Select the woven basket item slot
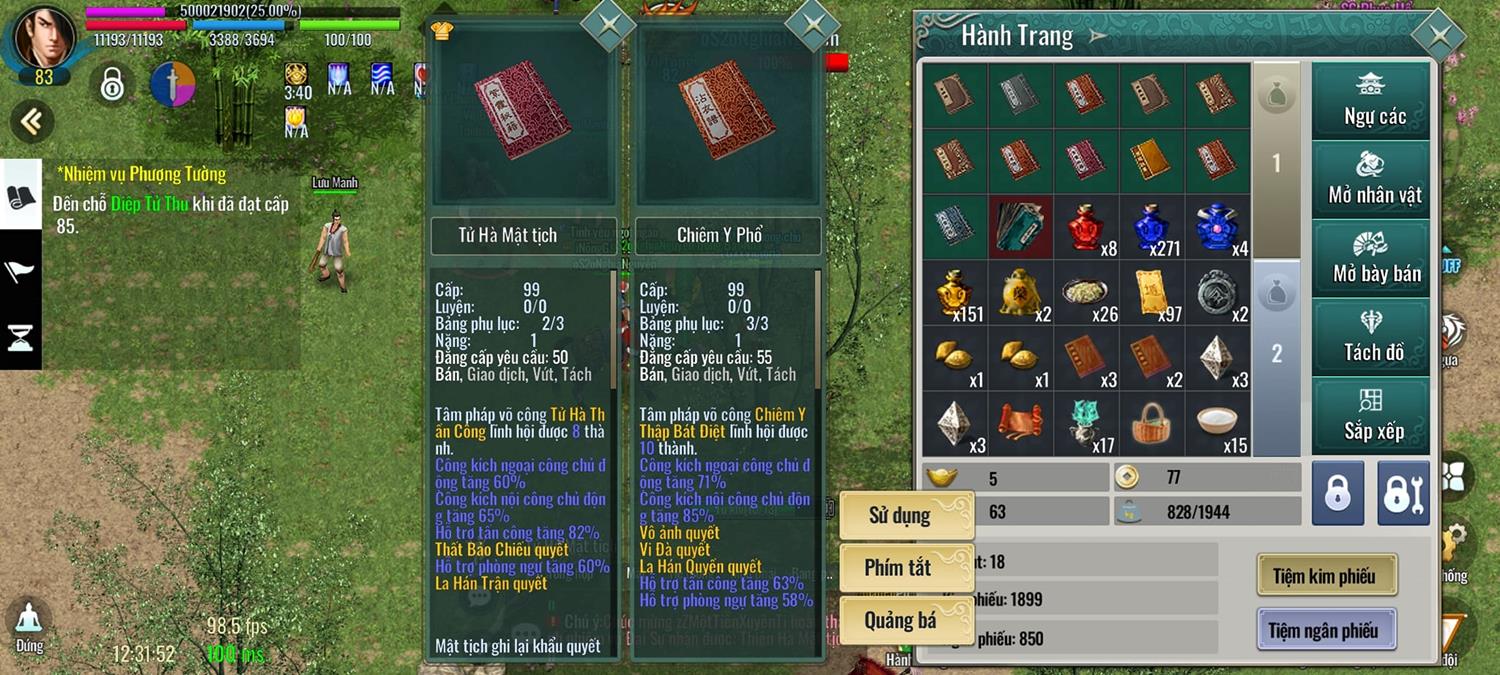Screen dimensions: 1500x675 coord(1151,425)
